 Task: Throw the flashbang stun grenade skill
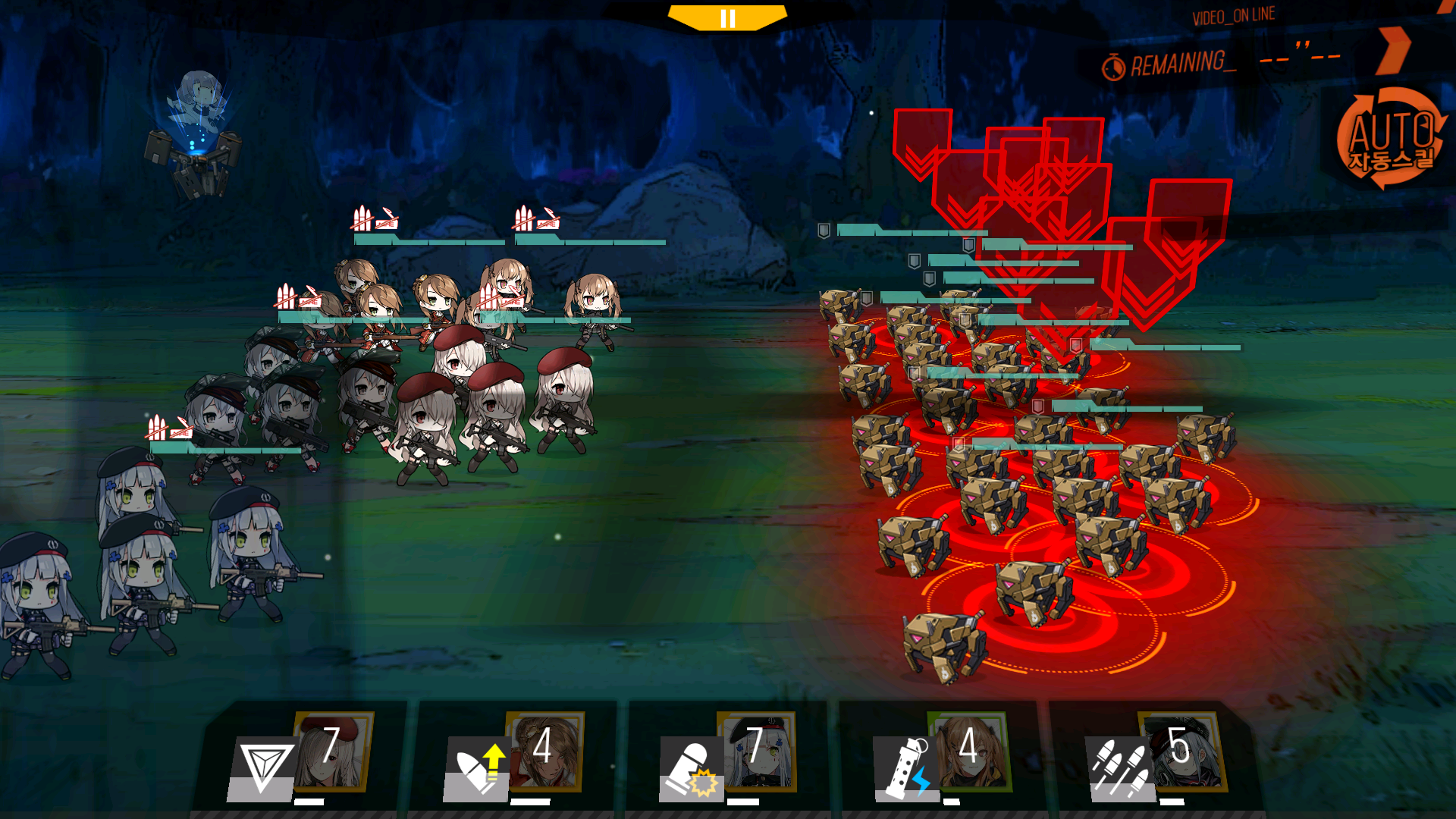click(907, 767)
